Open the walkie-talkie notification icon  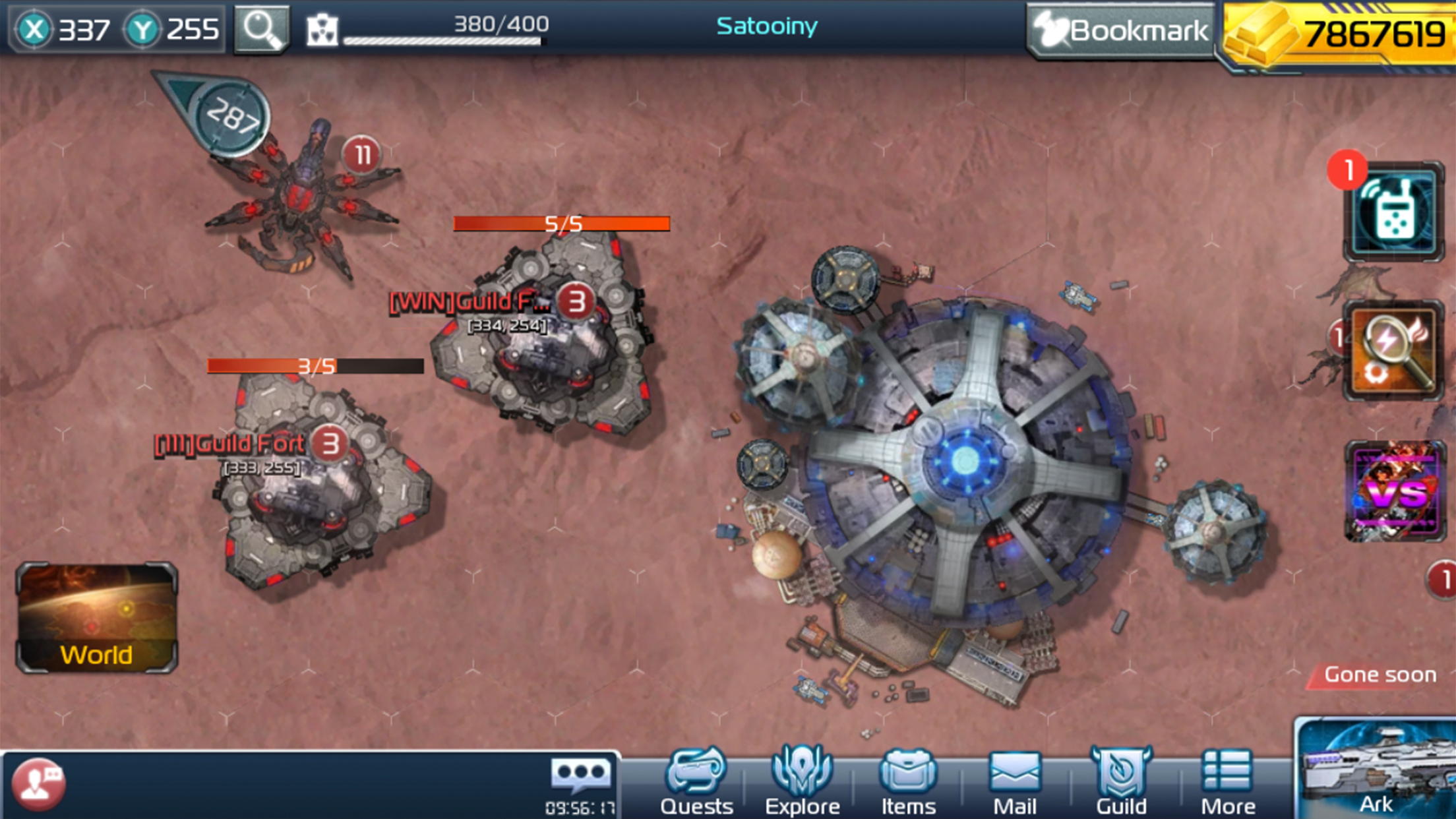1393,212
